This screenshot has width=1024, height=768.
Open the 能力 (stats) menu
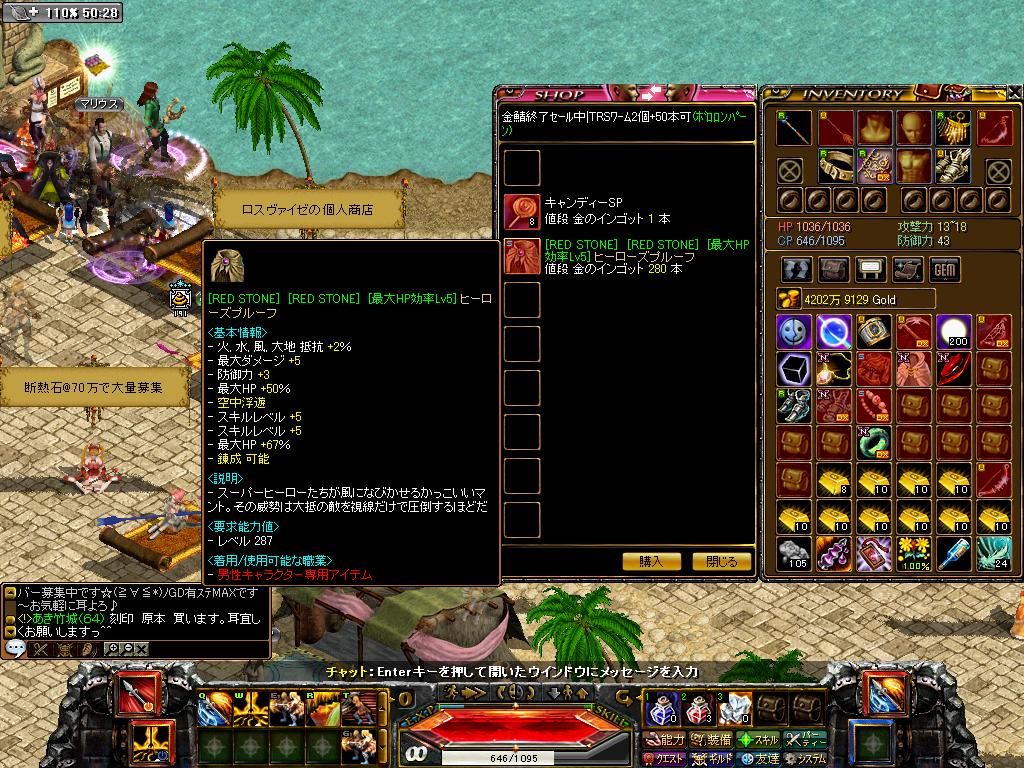(x=665, y=740)
